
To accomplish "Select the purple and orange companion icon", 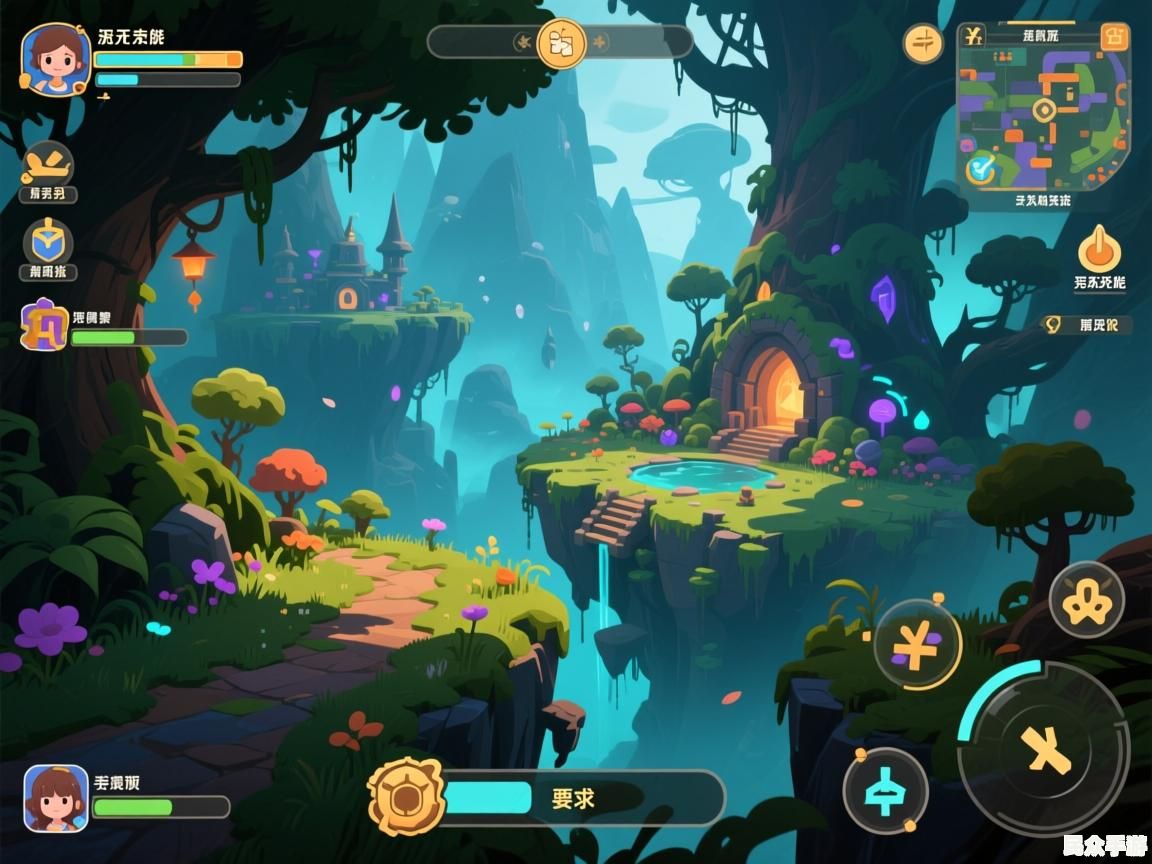I will click(44, 325).
